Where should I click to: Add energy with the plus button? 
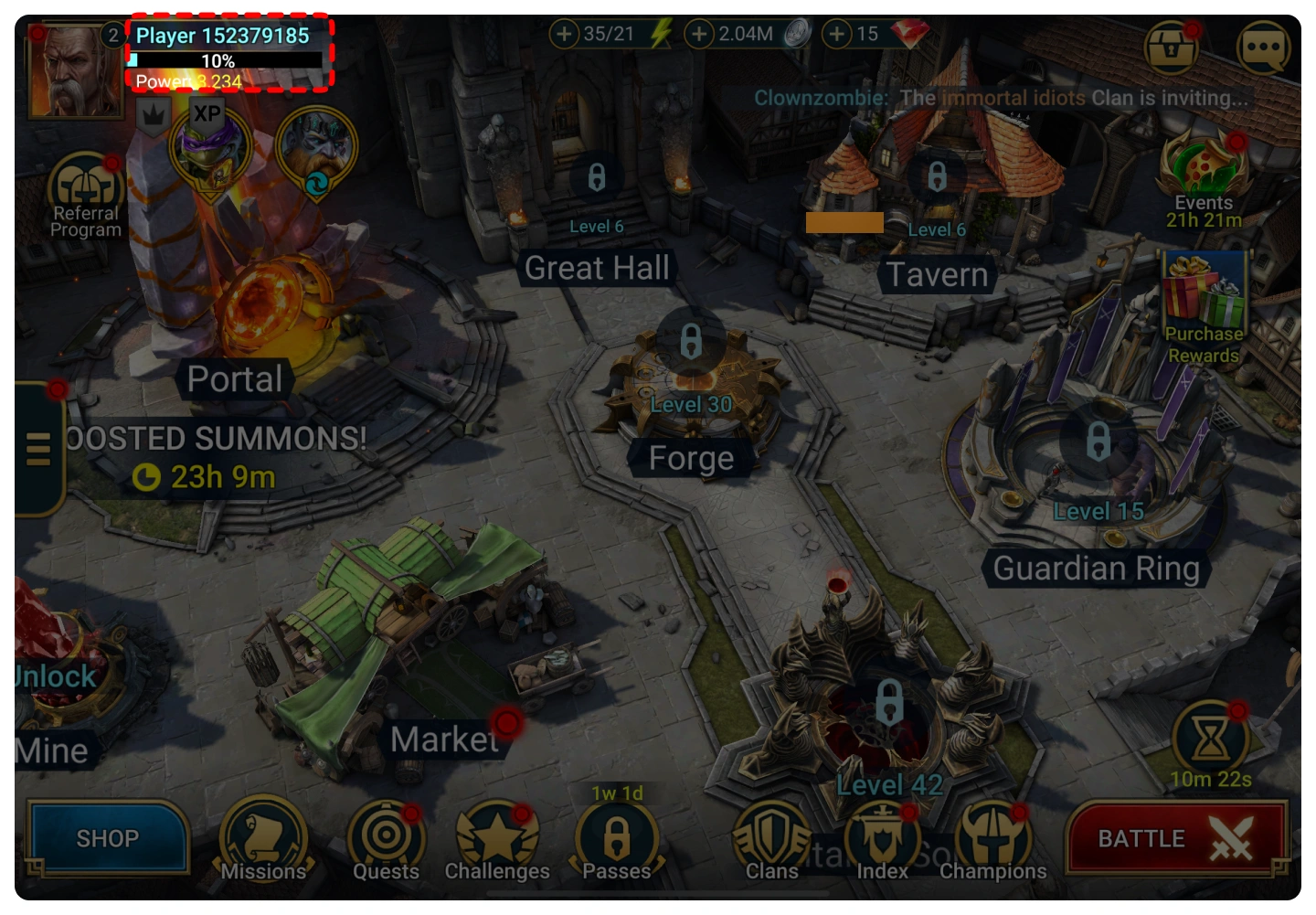(x=564, y=35)
